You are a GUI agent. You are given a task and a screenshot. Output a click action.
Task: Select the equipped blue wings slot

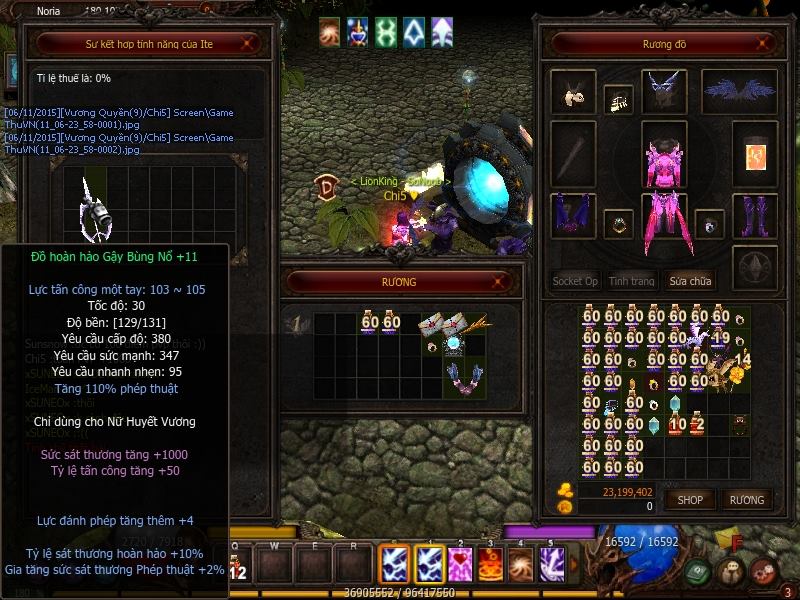[740, 91]
